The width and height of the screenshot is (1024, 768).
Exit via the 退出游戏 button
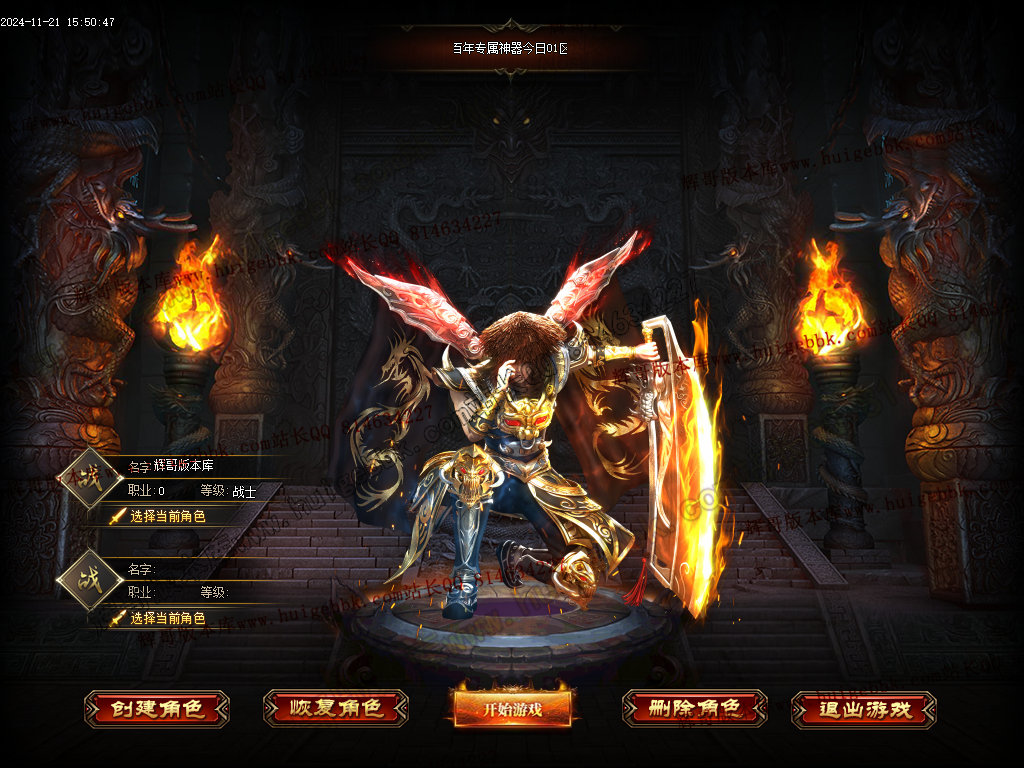coord(864,709)
